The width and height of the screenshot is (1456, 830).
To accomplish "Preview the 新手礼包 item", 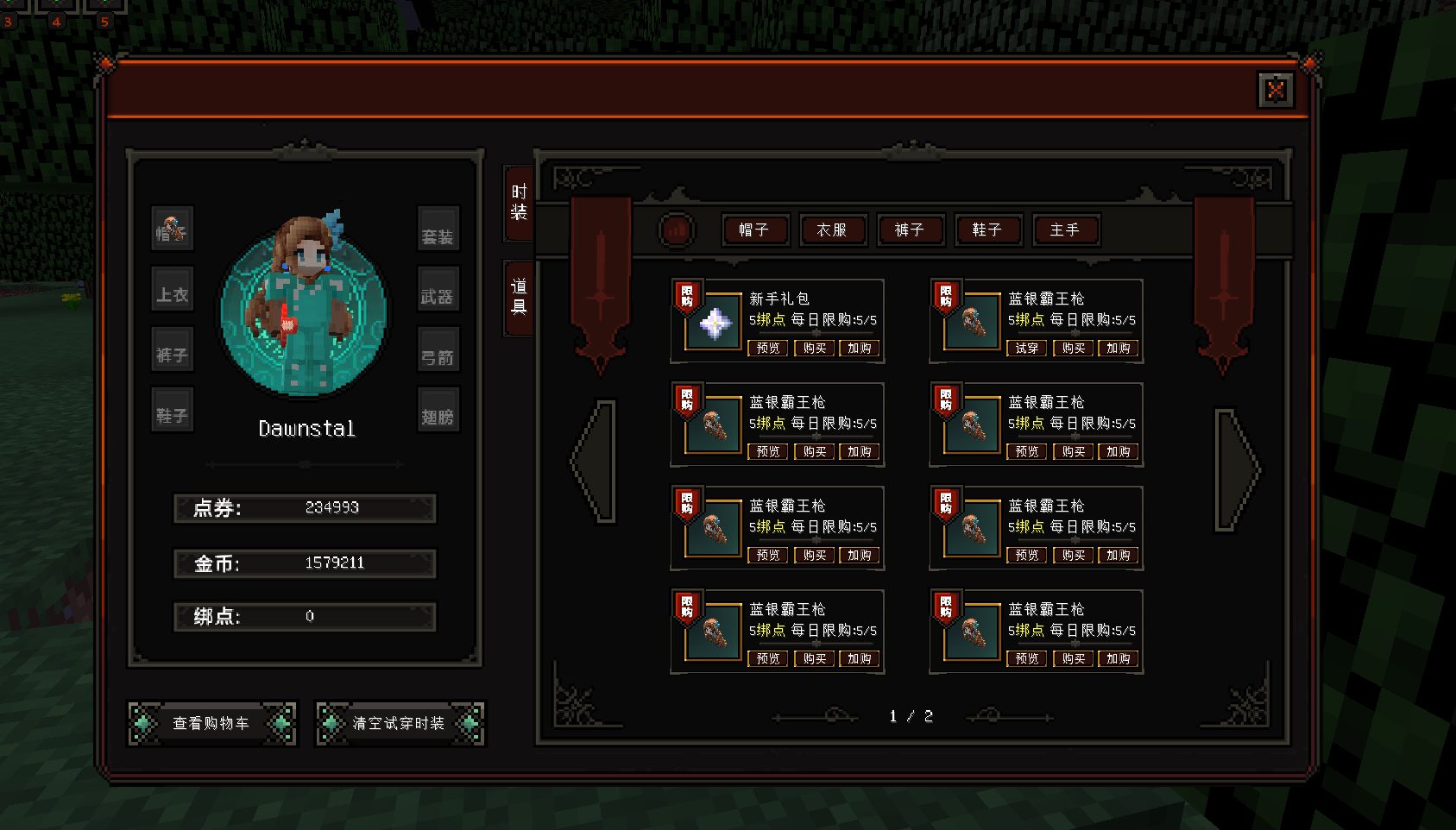I will 767,349.
